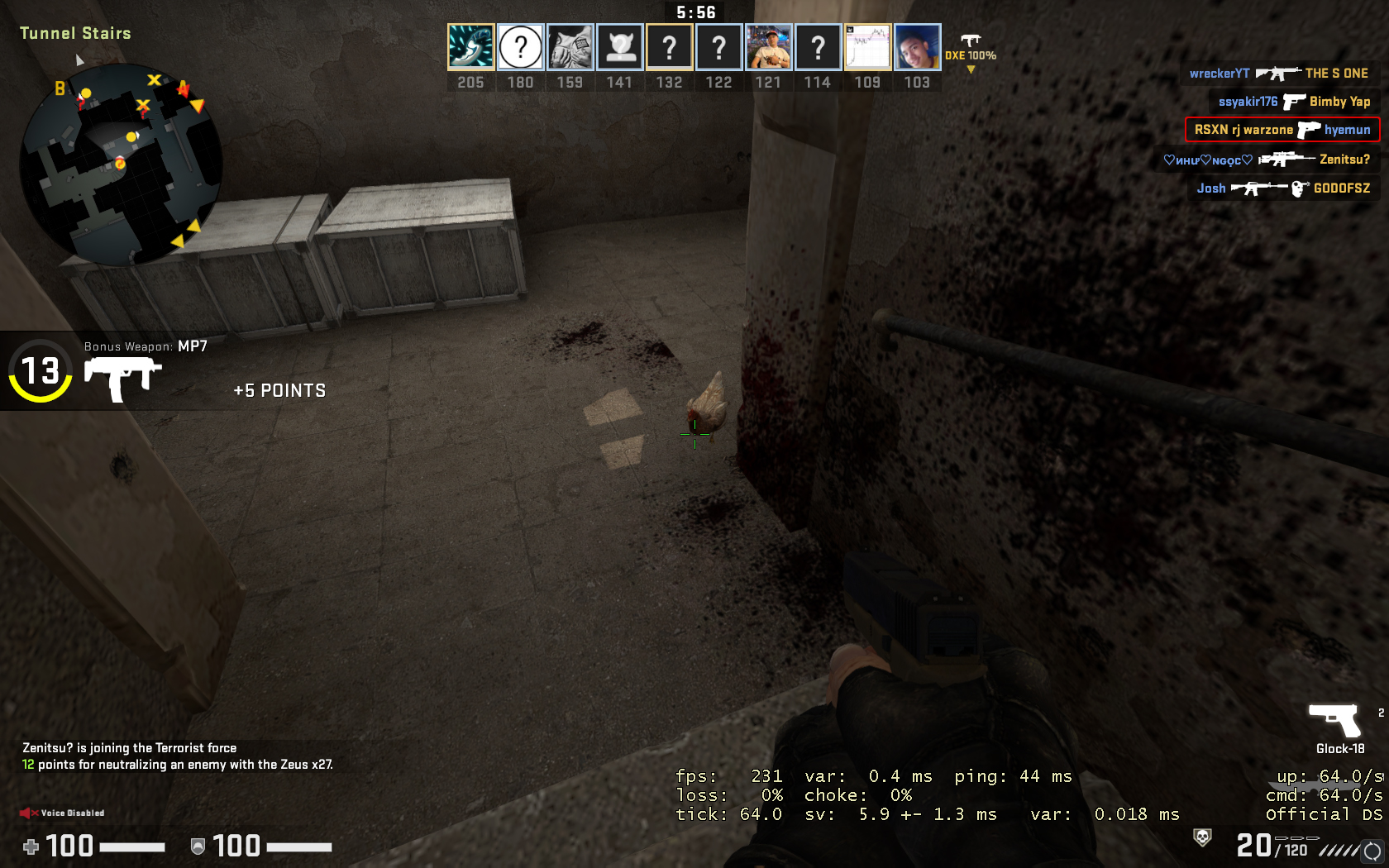The height and width of the screenshot is (868, 1389).
Task: Click the circular radar minimap
Action: pos(121,164)
